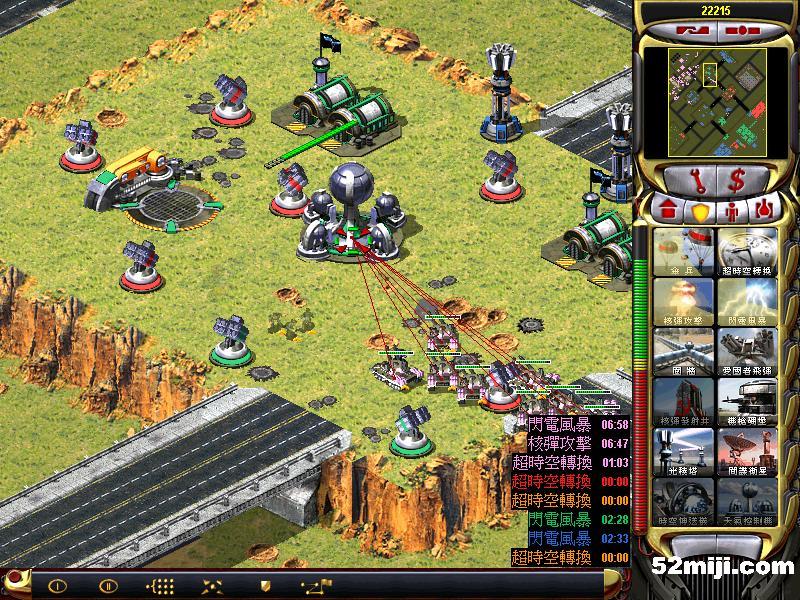Build the Prism Tower

coord(683,451)
